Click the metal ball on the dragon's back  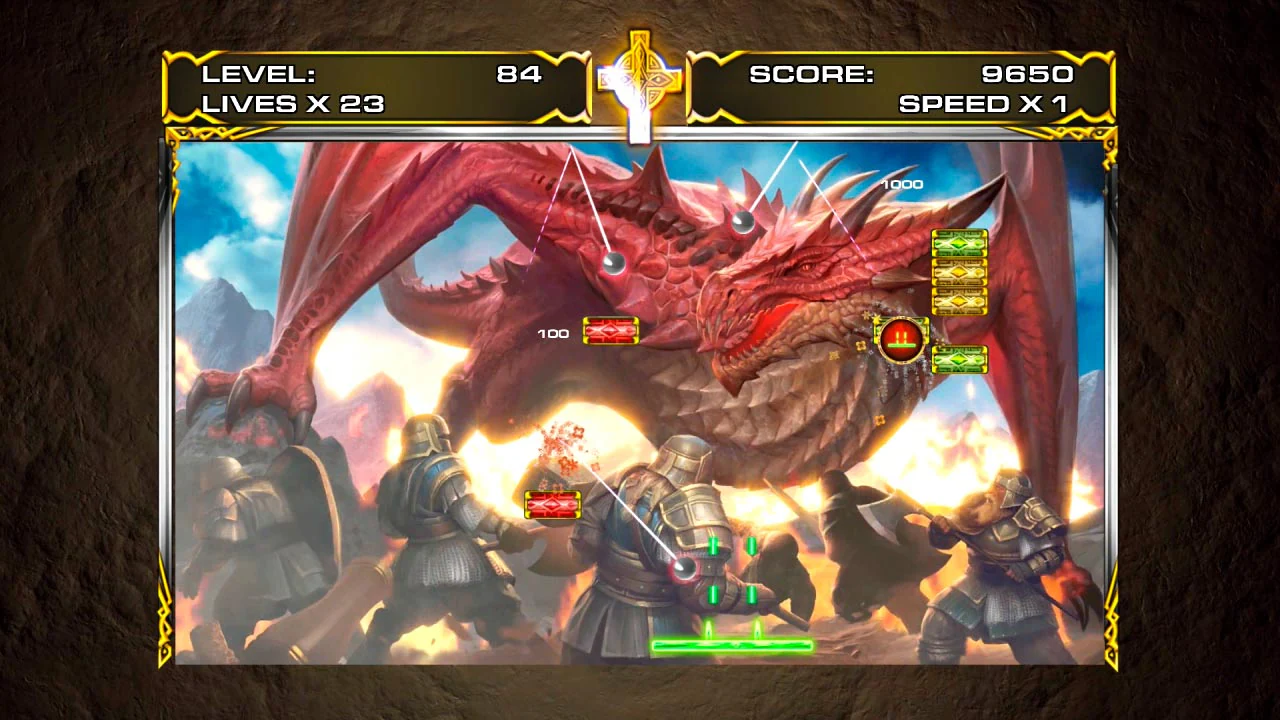pyautogui.click(x=615, y=262)
